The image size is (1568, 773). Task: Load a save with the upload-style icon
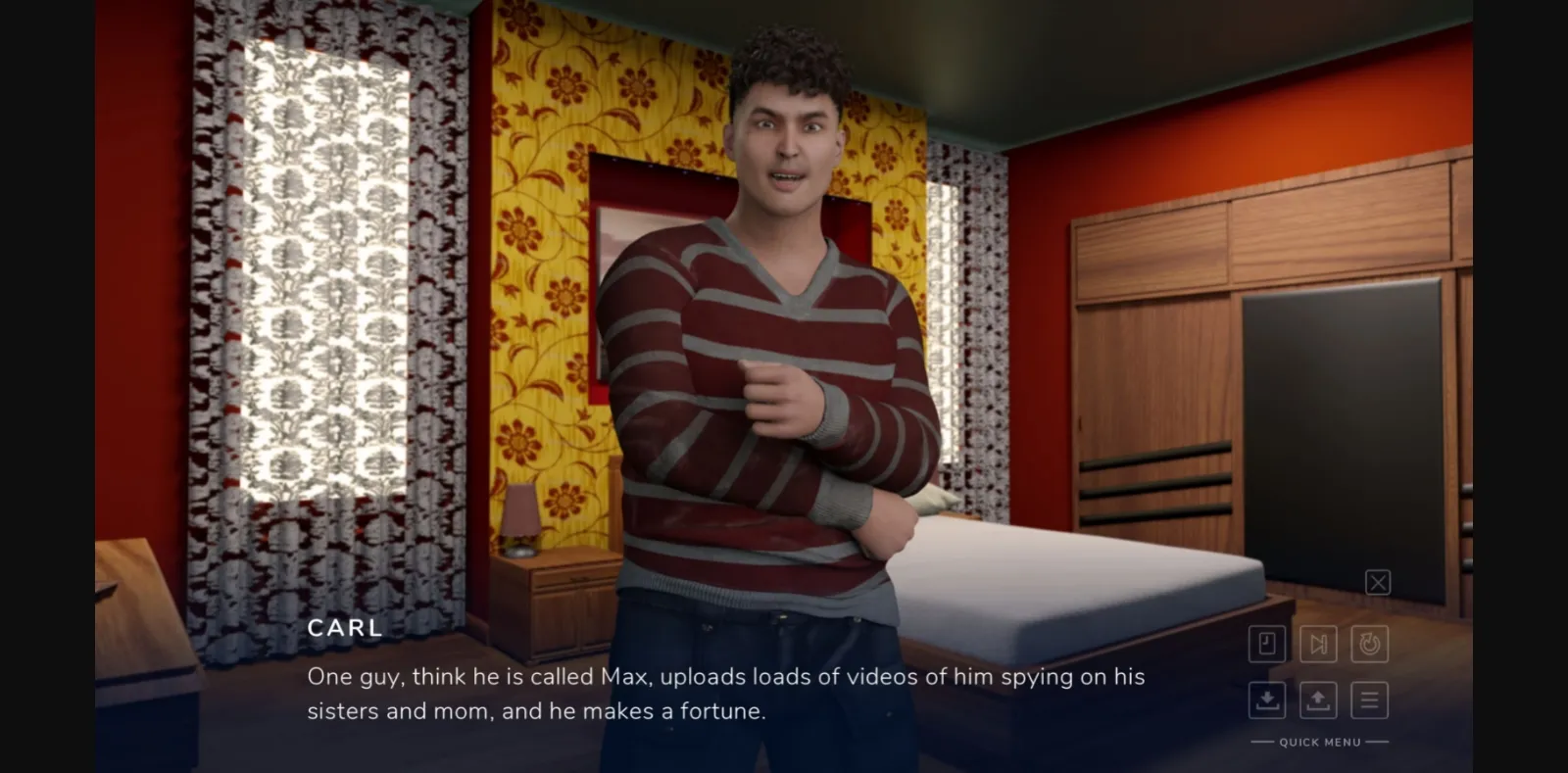[1318, 701]
